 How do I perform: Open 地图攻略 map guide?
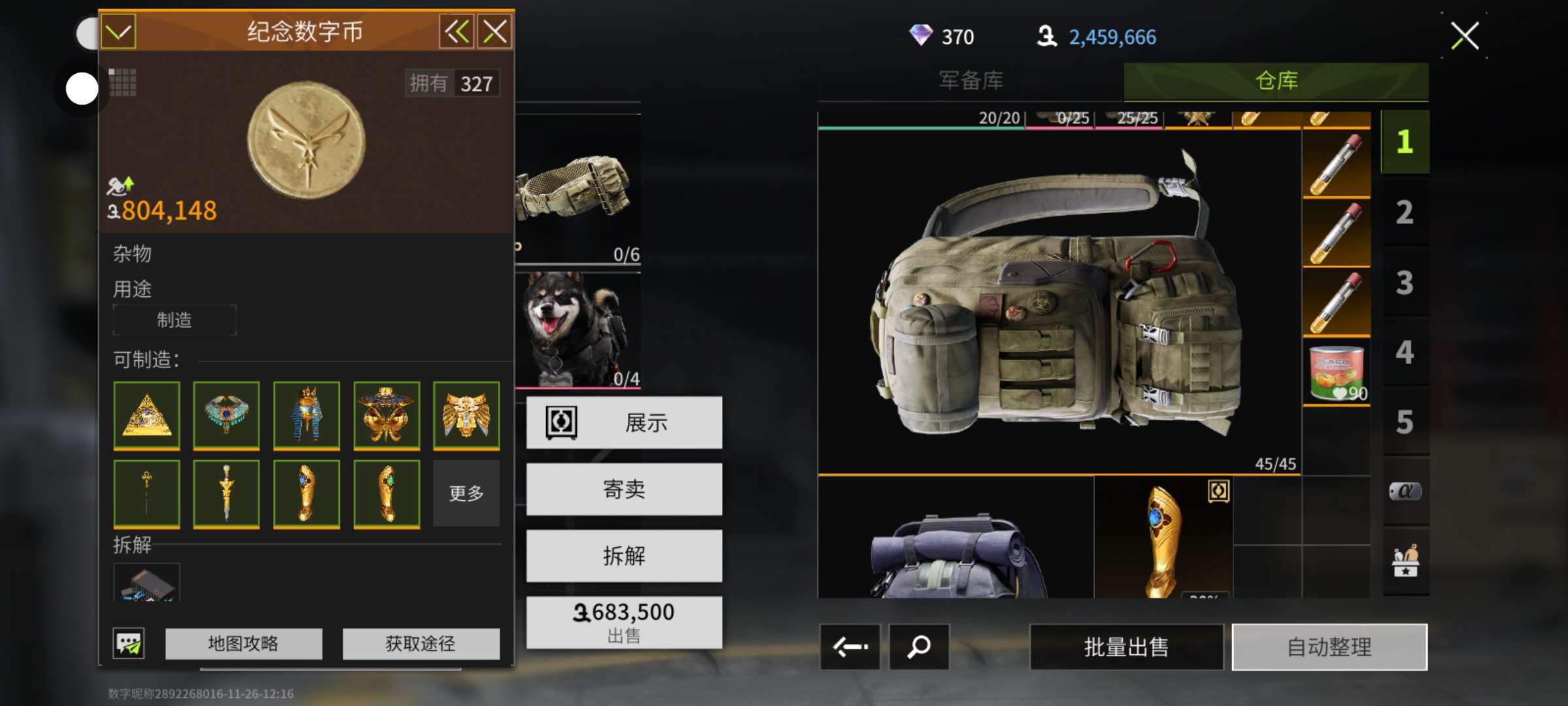[x=243, y=644]
